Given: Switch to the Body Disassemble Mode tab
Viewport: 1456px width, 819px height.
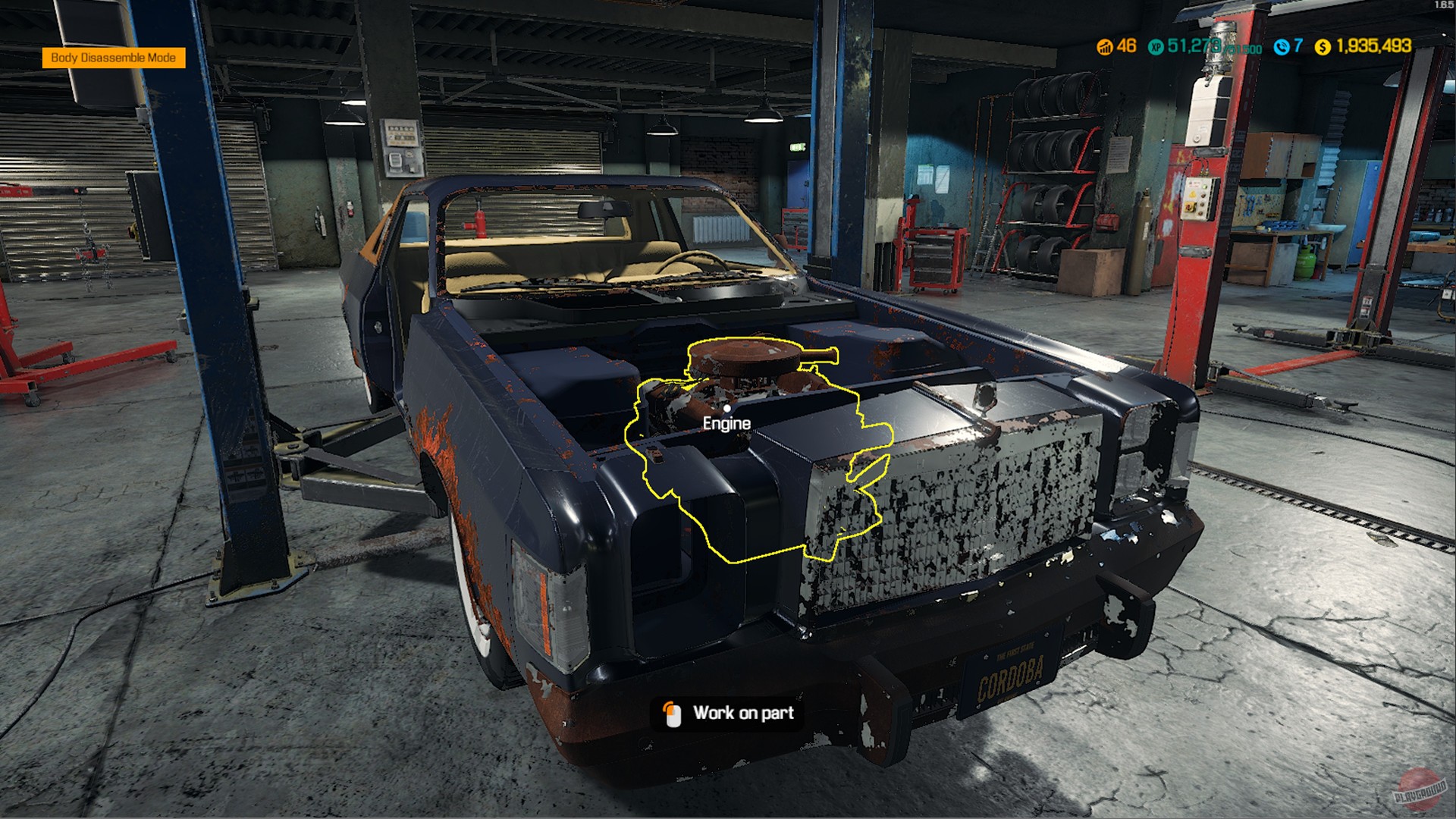Looking at the screenshot, I should click(x=115, y=56).
